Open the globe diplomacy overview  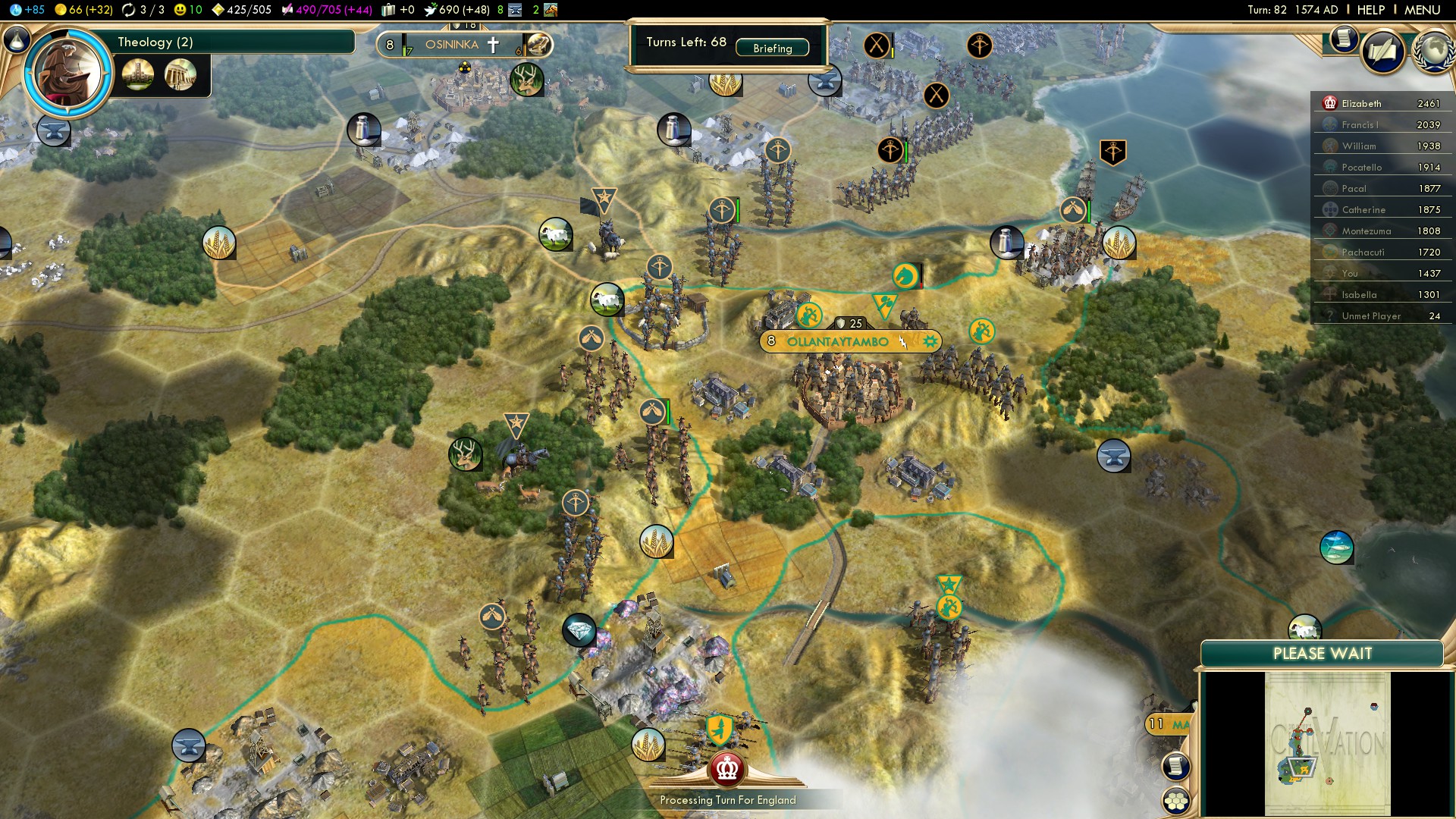[1432, 52]
